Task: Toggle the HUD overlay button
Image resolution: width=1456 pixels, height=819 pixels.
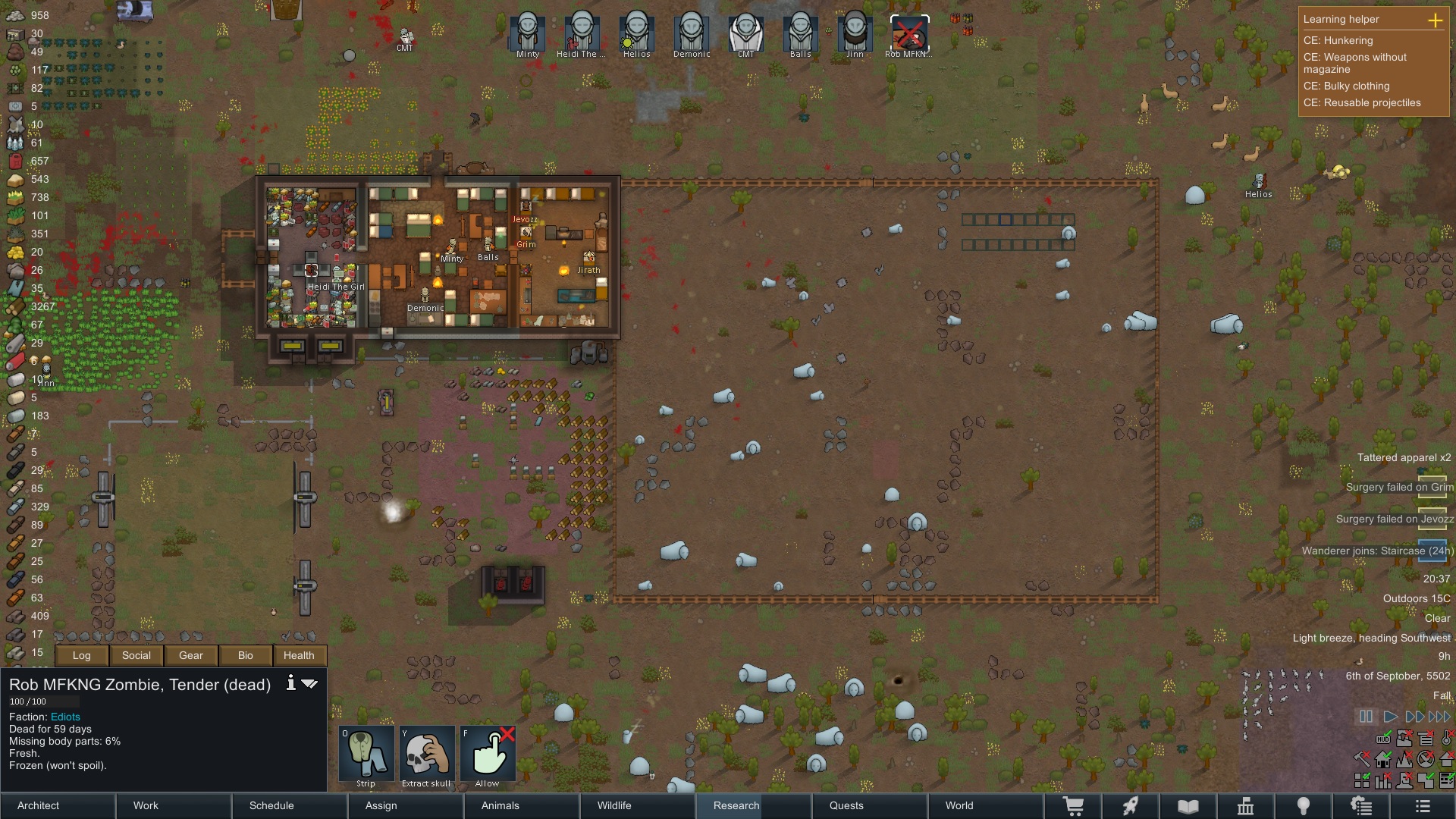Action: (x=1383, y=739)
